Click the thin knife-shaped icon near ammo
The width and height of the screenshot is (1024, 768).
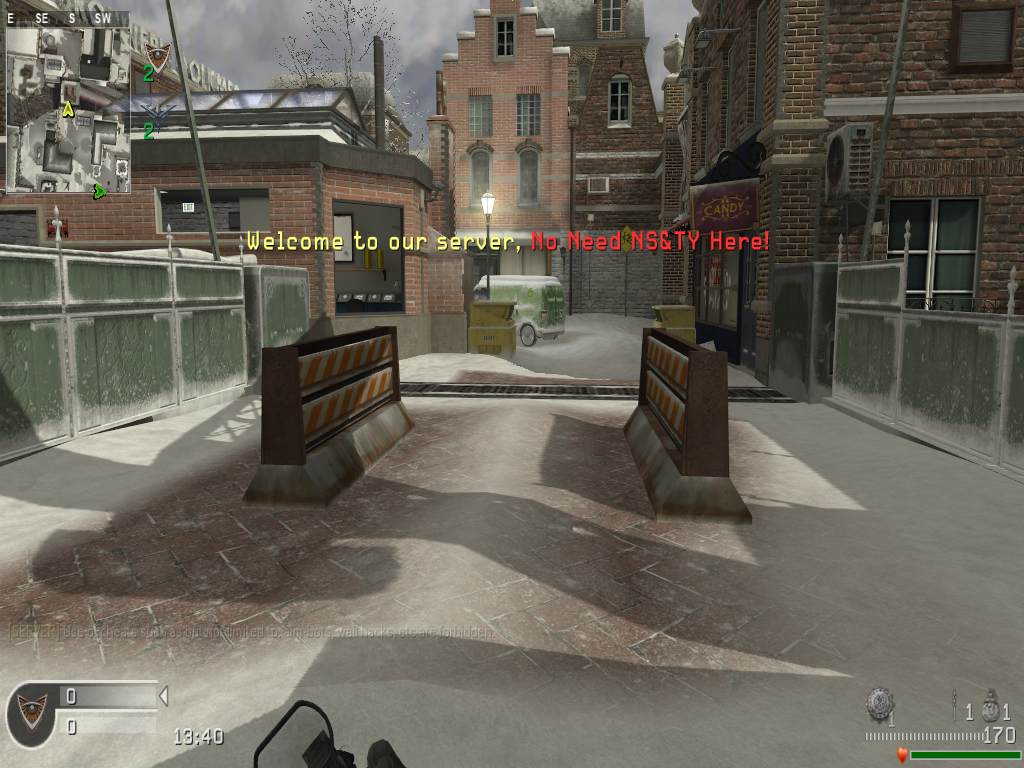(x=956, y=704)
